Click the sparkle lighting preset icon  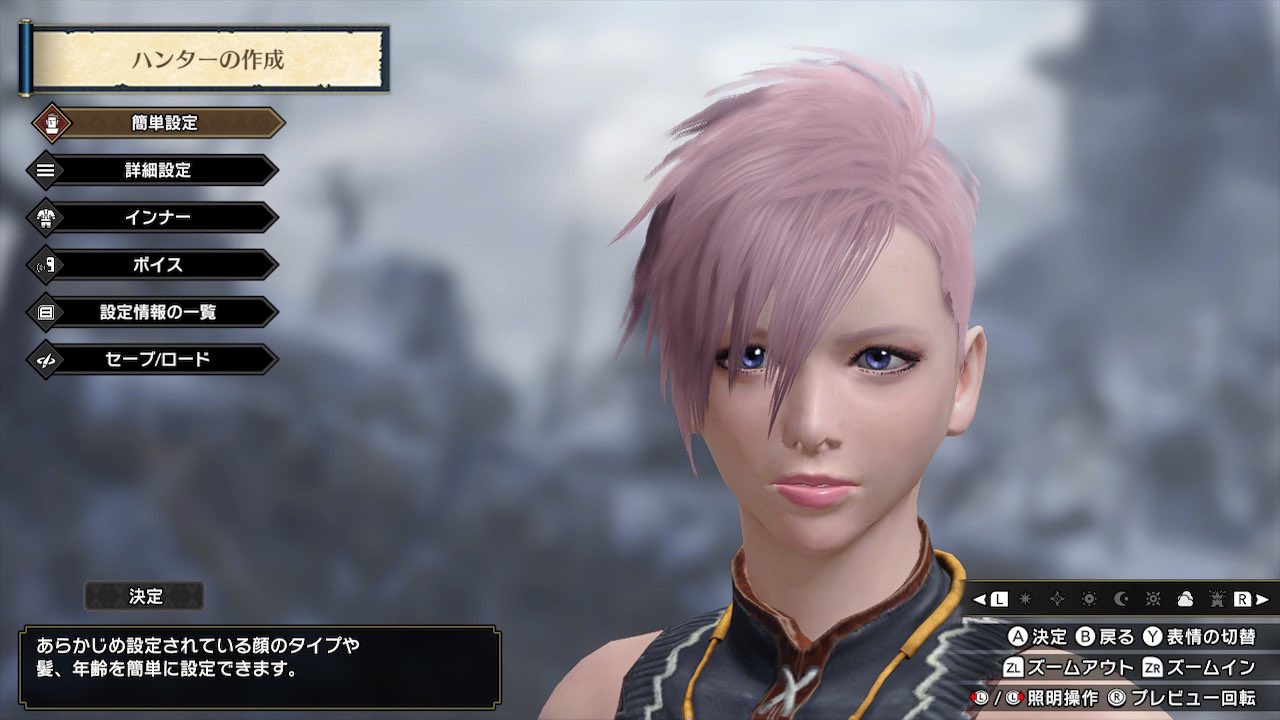[x=1056, y=600]
